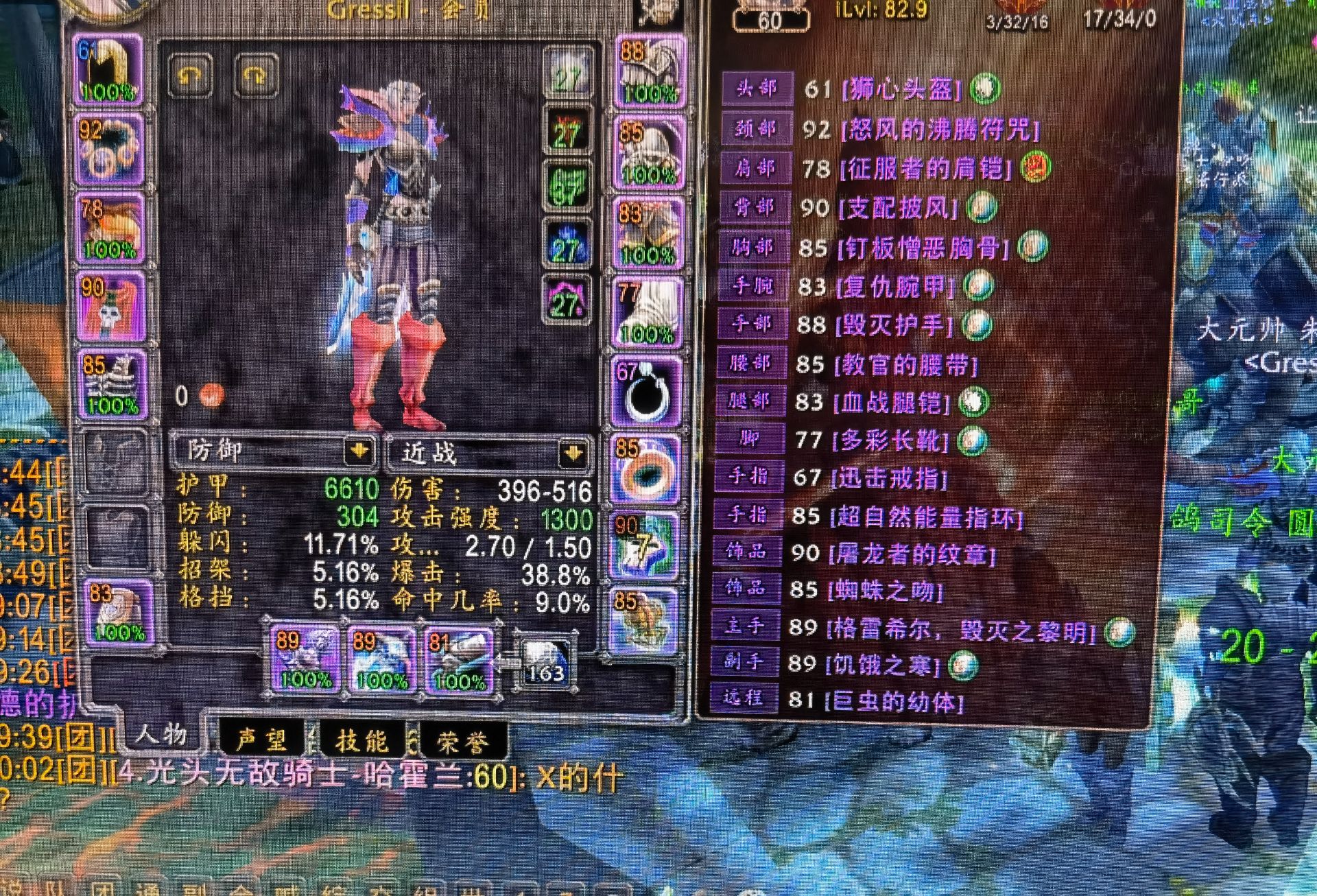Open the 技能 skills tab
This screenshot has height=896, width=1317.
click(x=361, y=741)
